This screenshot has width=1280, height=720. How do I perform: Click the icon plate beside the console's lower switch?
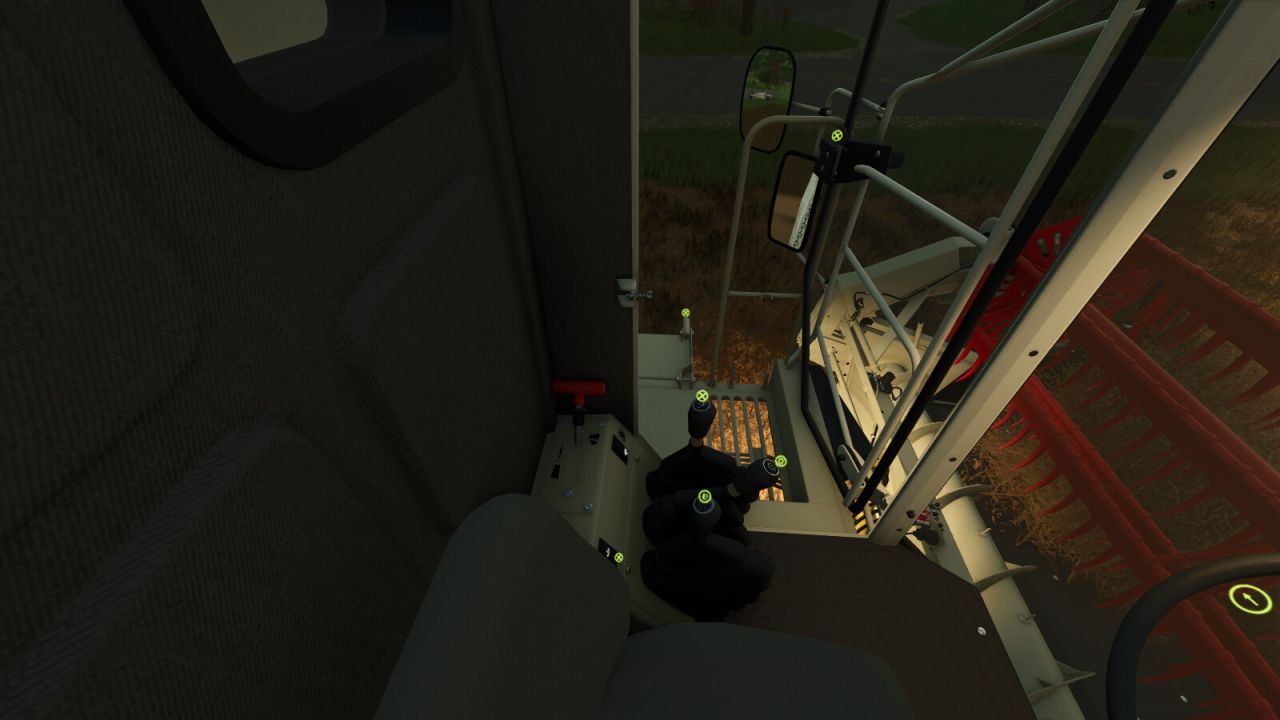tap(607, 551)
